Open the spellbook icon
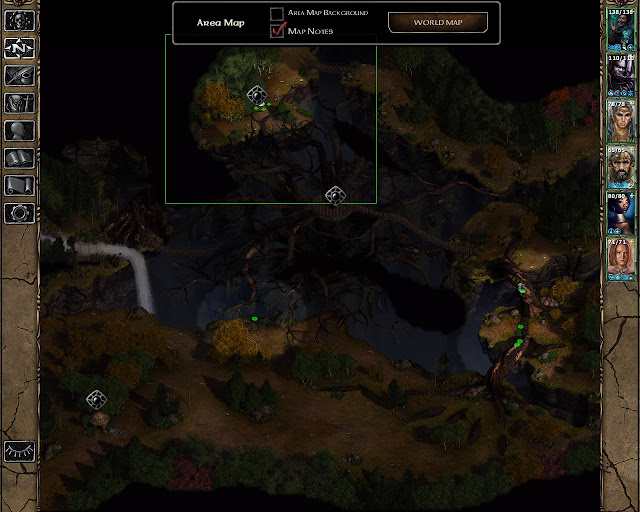640x512 pixels. (20, 158)
